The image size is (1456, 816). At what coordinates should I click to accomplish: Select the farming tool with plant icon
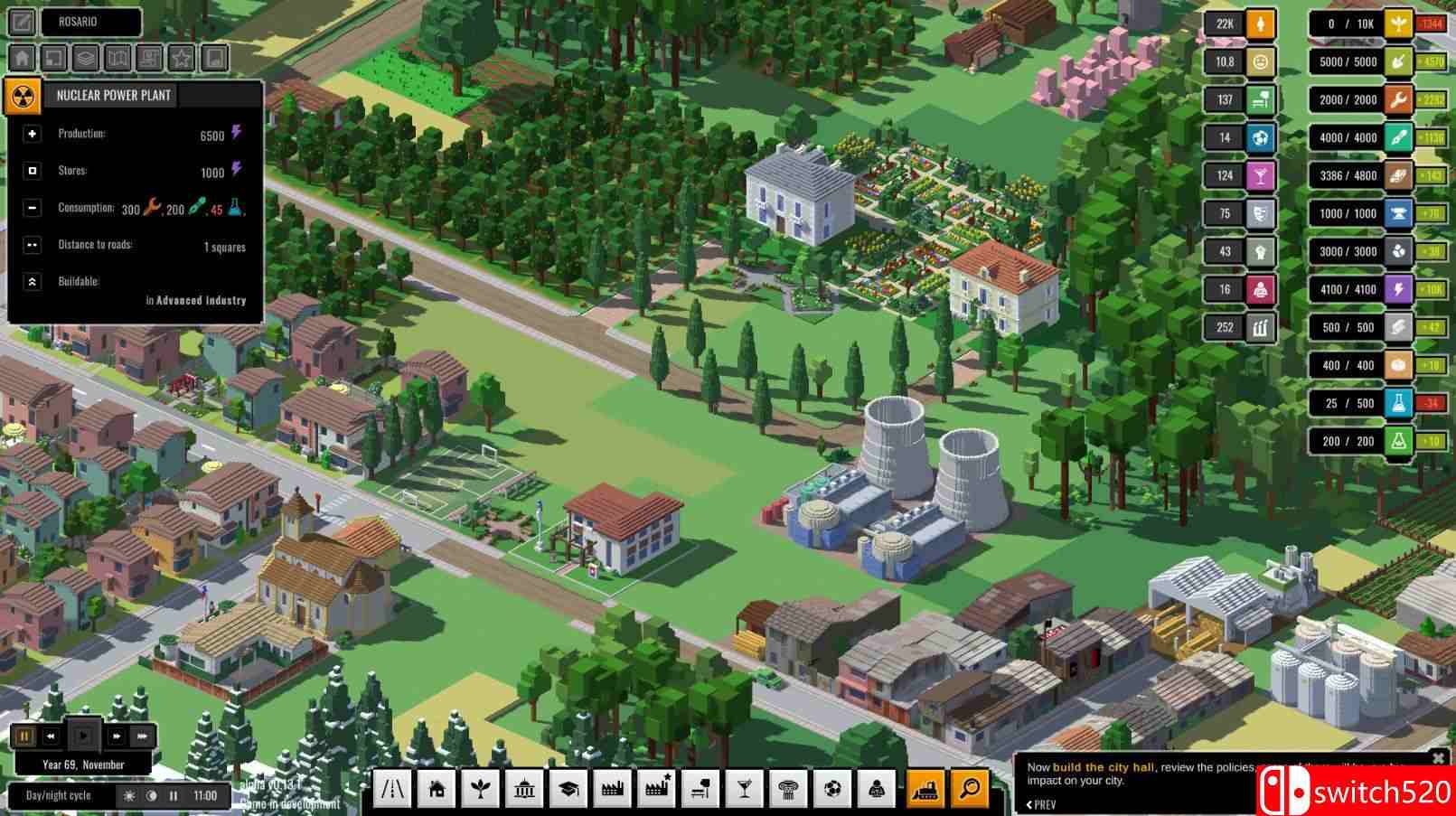click(480, 788)
